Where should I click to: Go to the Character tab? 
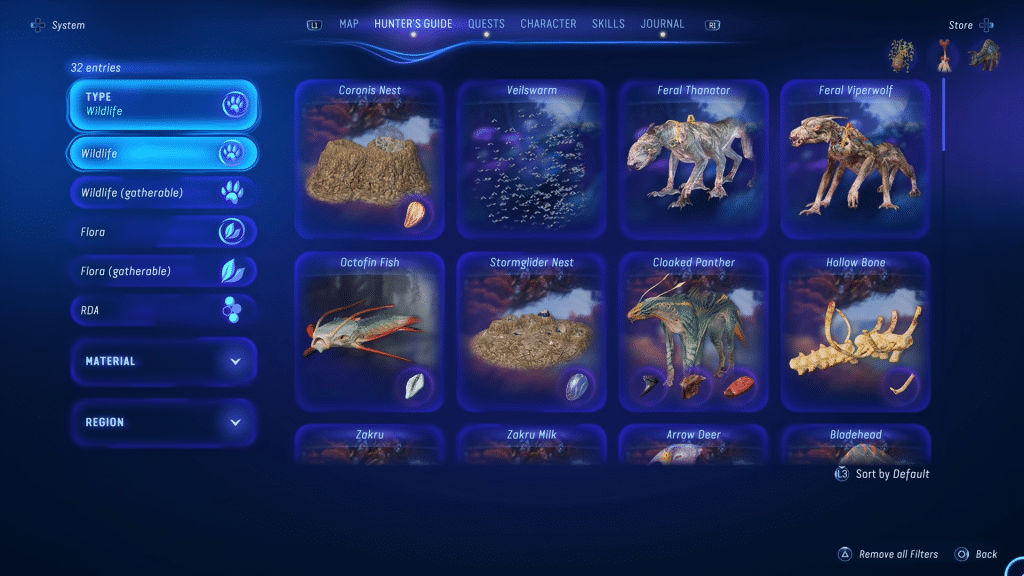coord(548,24)
